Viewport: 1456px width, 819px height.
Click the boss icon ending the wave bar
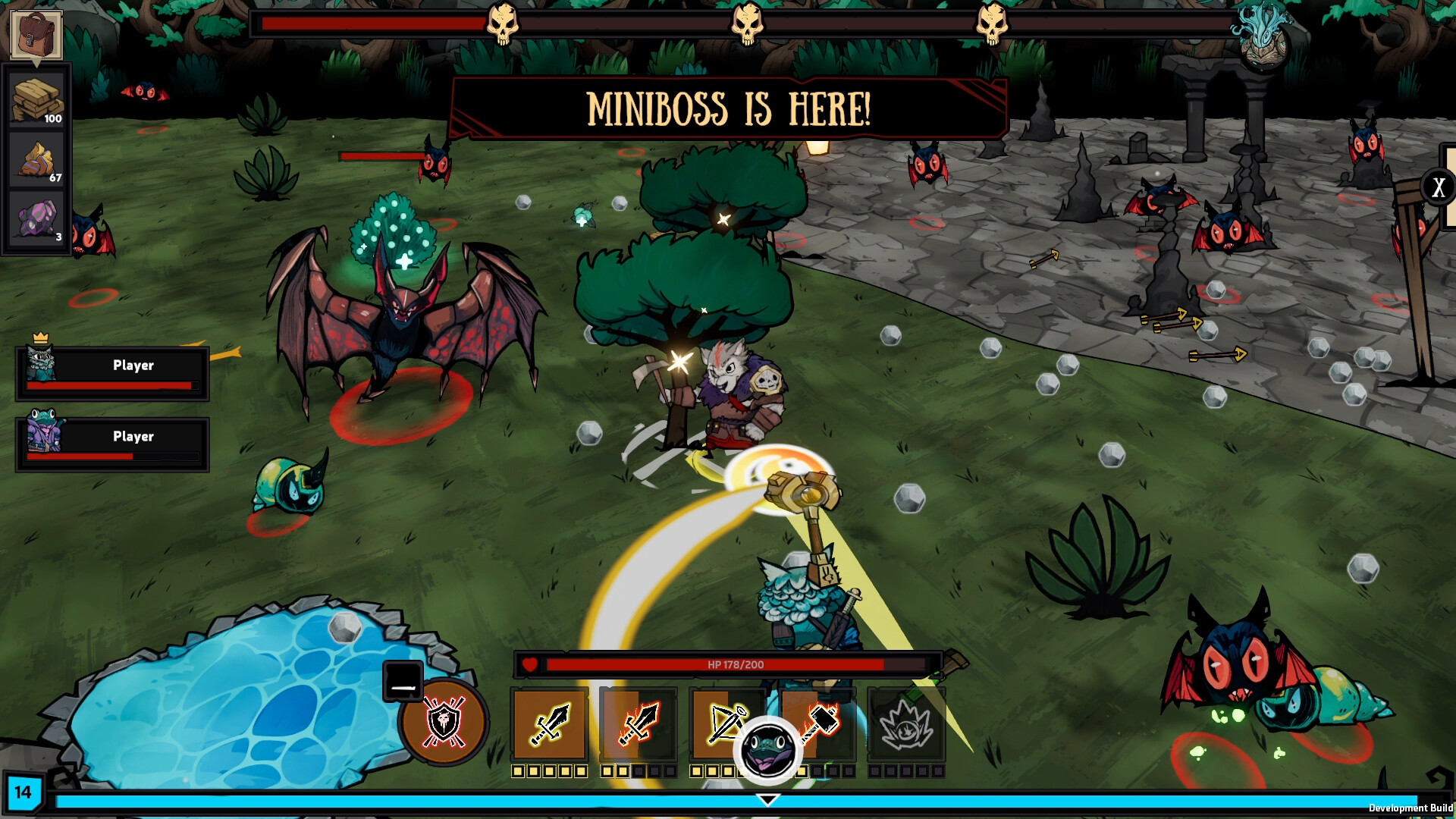point(1260,30)
